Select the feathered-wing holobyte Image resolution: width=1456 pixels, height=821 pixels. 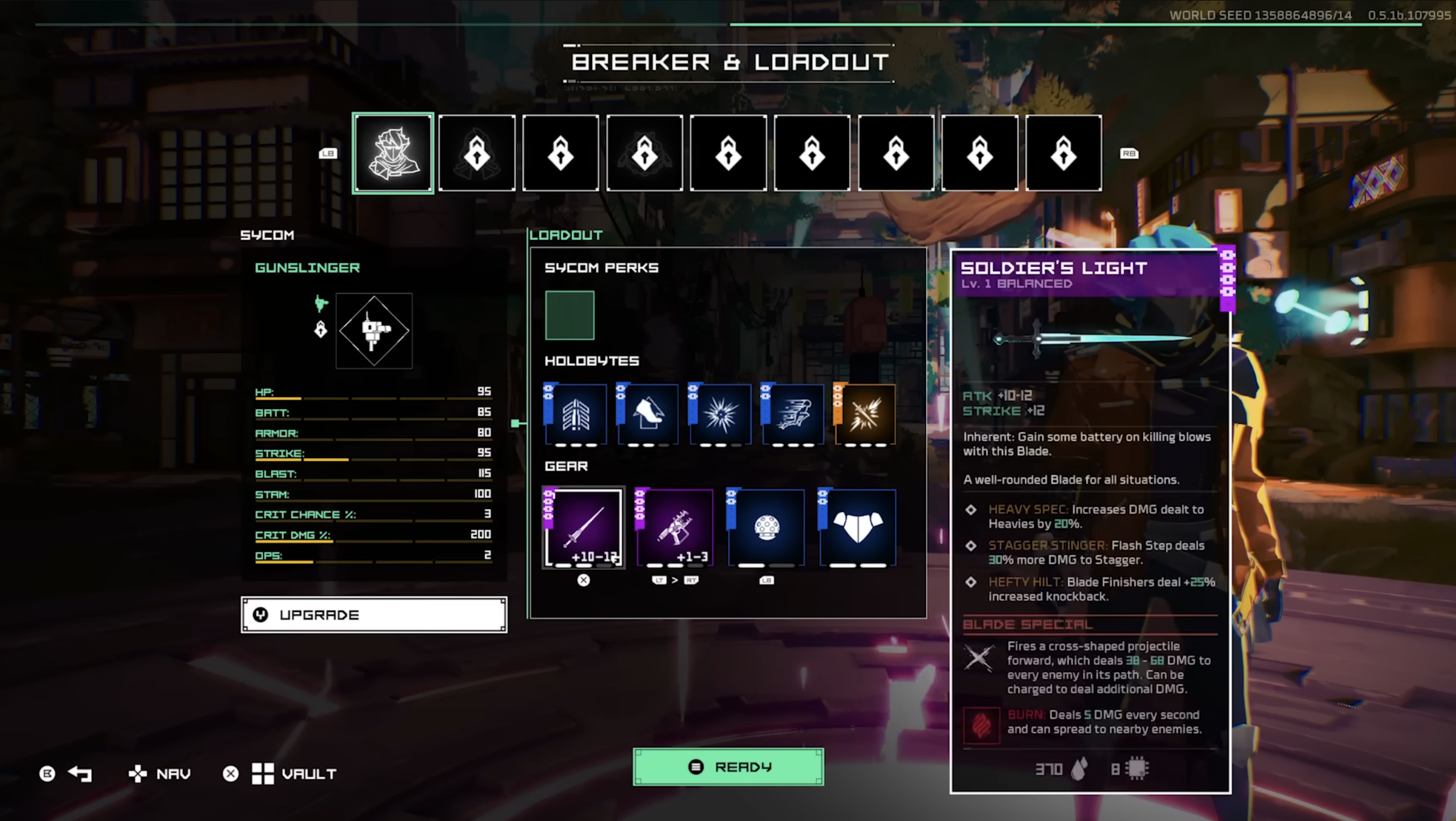pyautogui.click(x=576, y=414)
